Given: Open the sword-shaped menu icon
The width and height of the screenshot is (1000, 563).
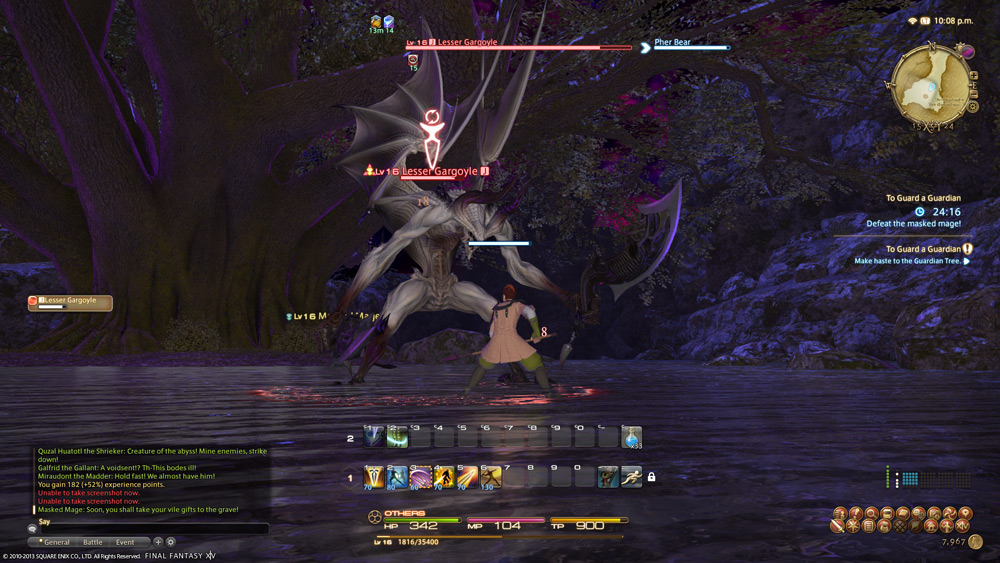Looking at the screenshot, I should pyautogui.click(x=837, y=526).
